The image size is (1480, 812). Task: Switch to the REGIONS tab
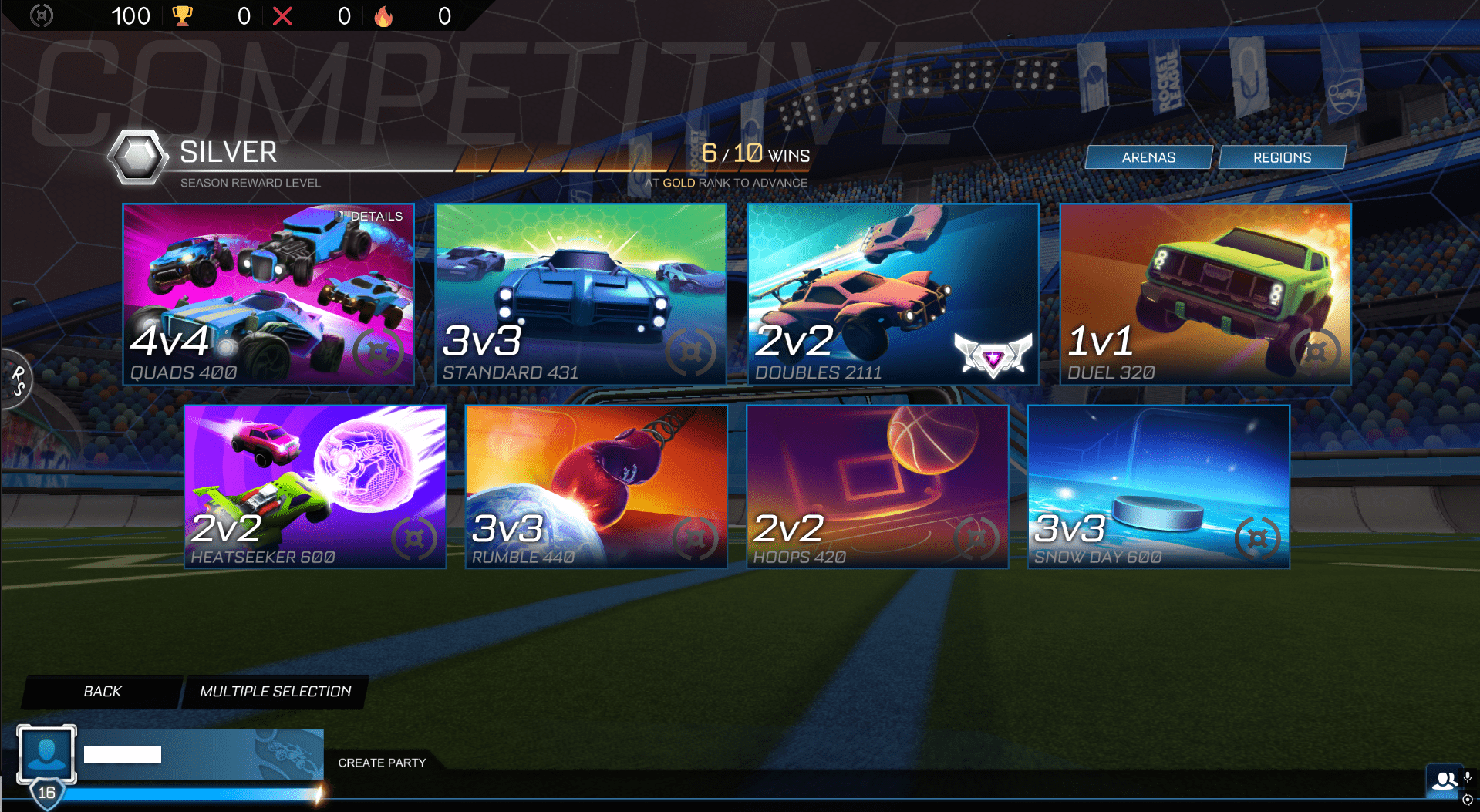(1281, 157)
